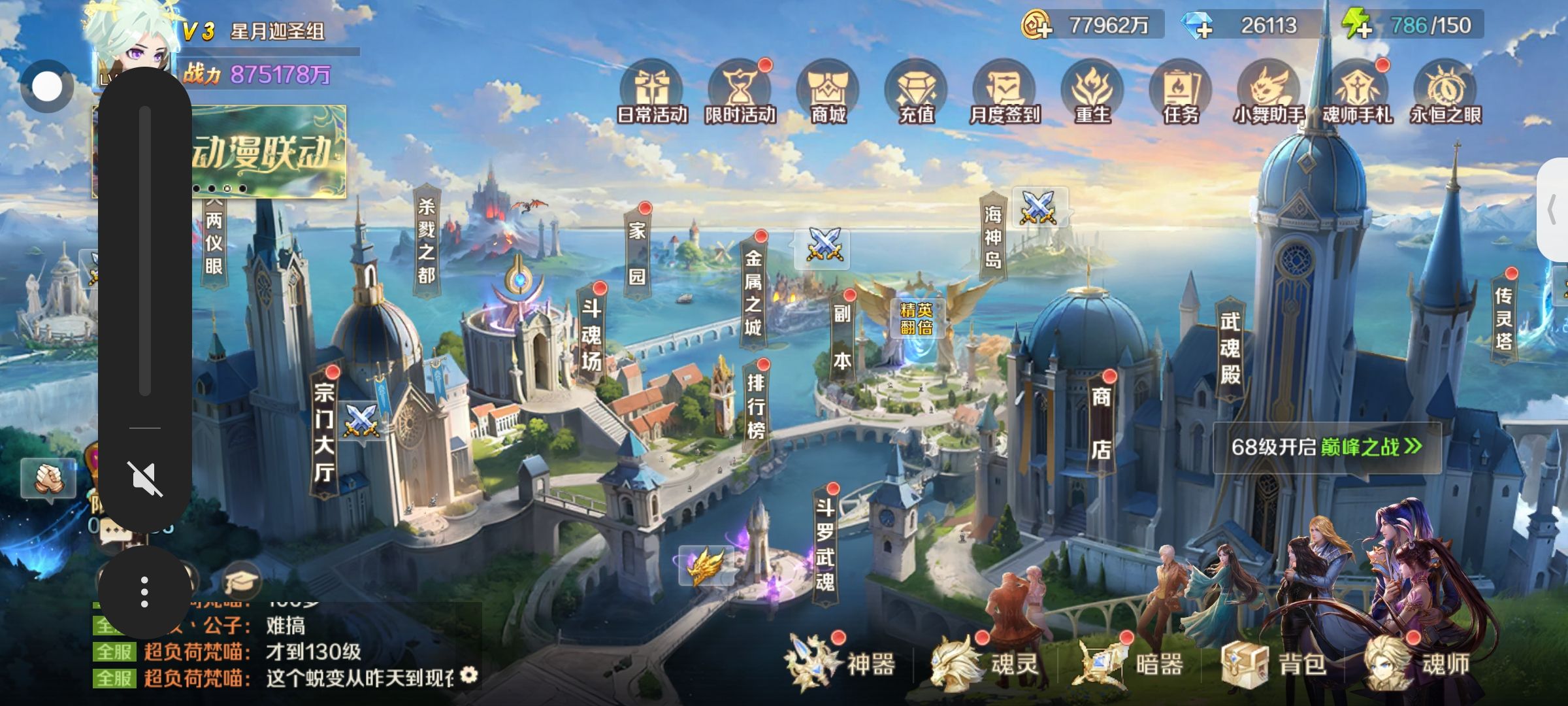Image resolution: width=1568 pixels, height=706 pixels.
Task: Open the 限时活动 limited-time events
Action: pyautogui.click(x=740, y=93)
